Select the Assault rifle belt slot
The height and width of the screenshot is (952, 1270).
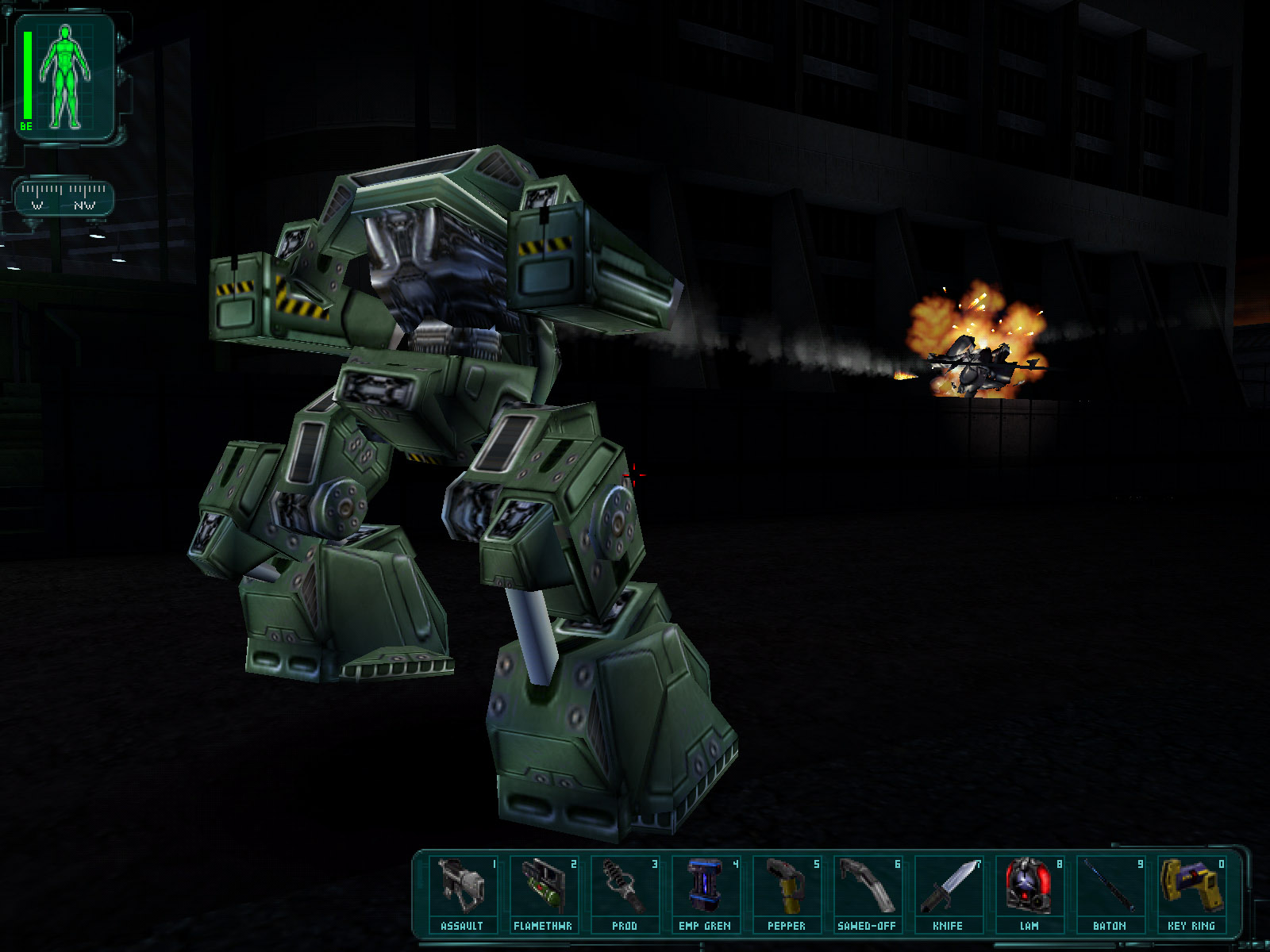(x=462, y=893)
